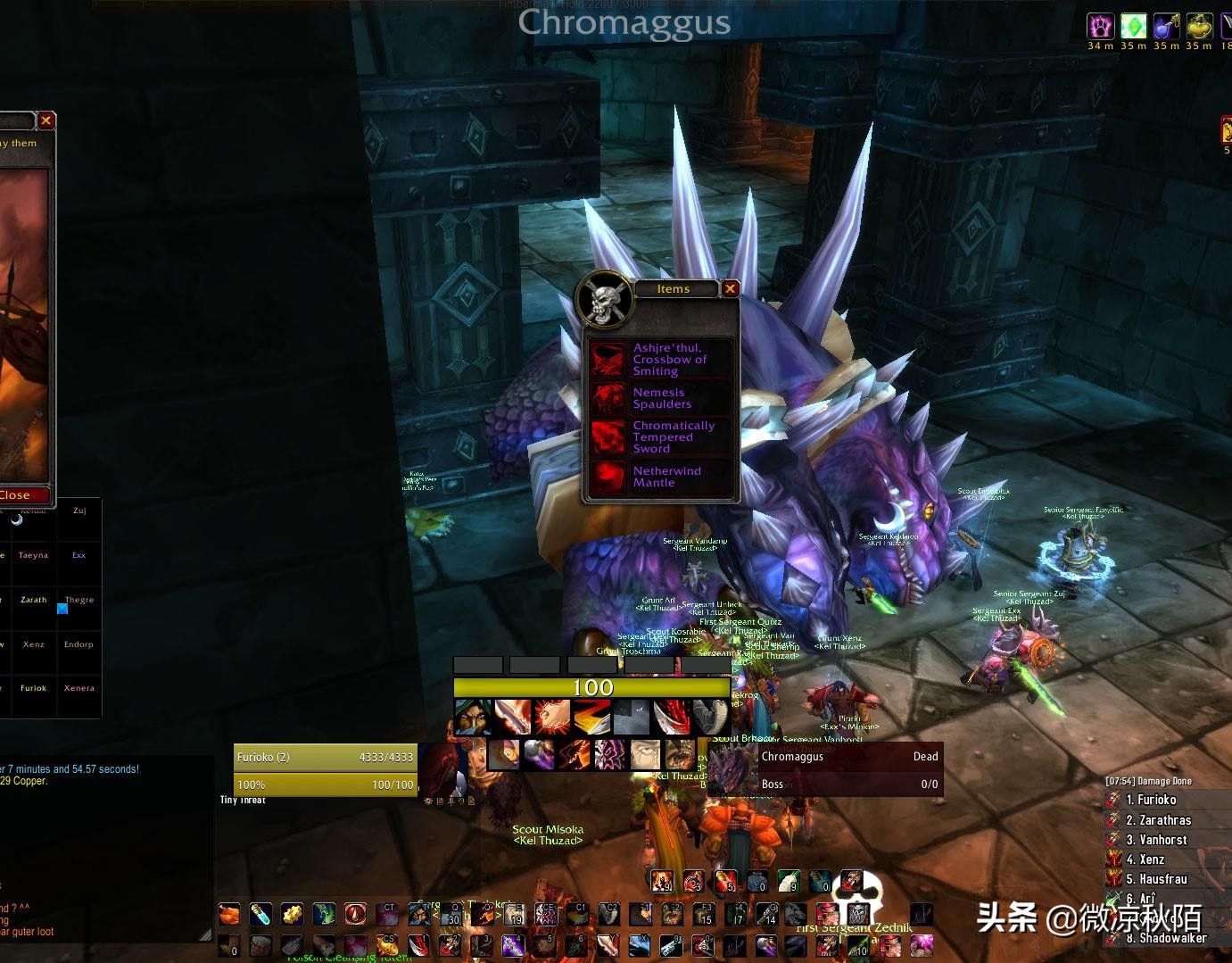Use the roasted chicken food item
This screenshot has height=963, width=1232.
(229, 914)
